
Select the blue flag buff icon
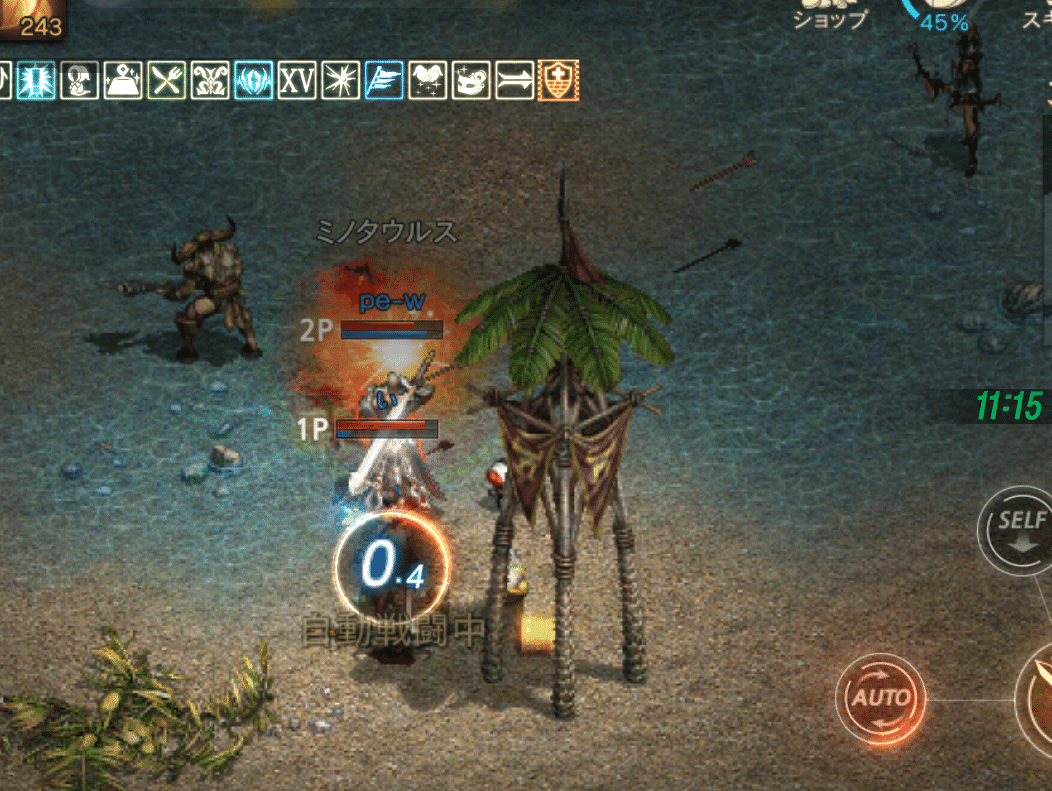point(383,80)
